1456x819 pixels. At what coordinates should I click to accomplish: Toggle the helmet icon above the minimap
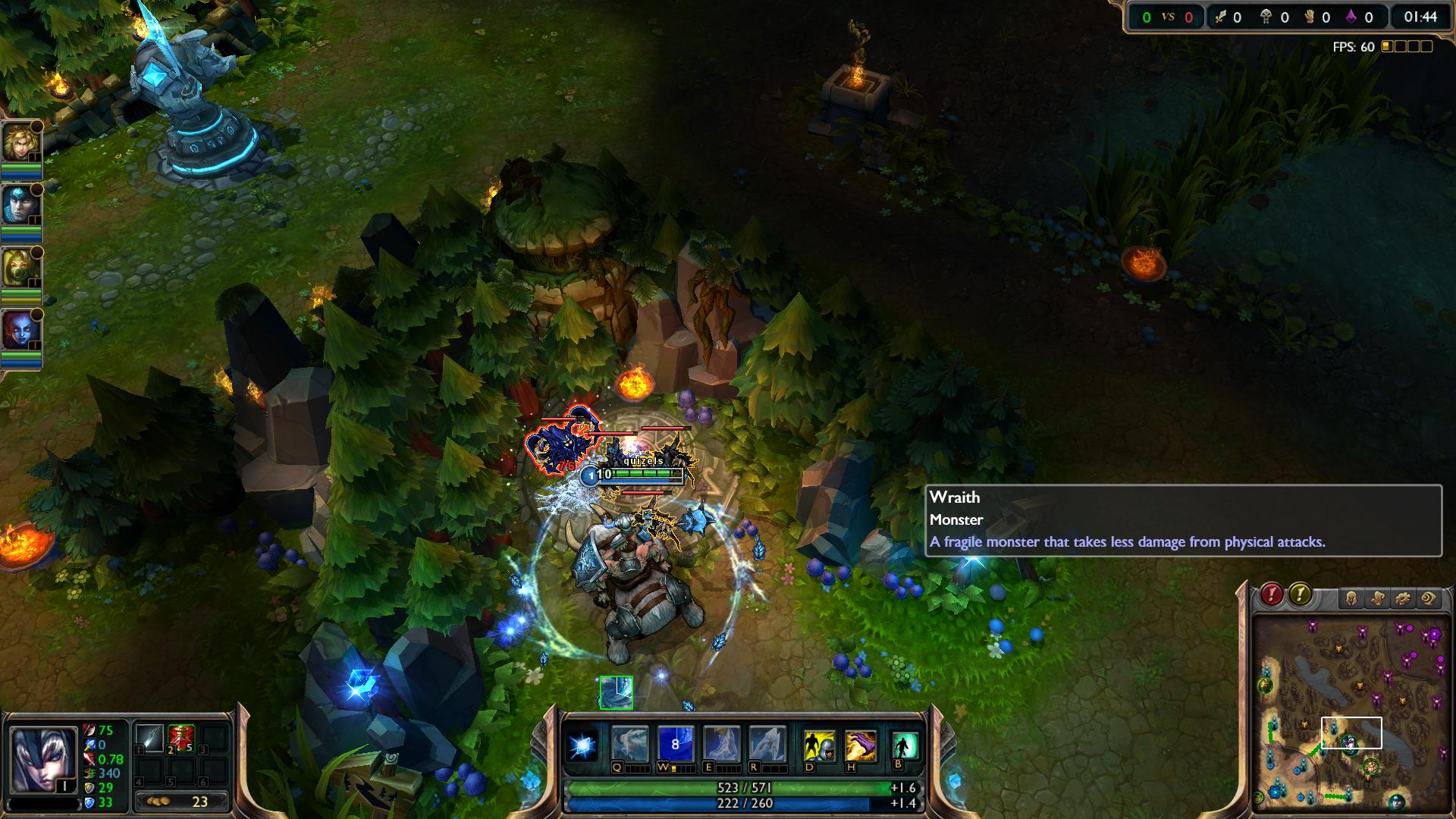click(x=1352, y=598)
